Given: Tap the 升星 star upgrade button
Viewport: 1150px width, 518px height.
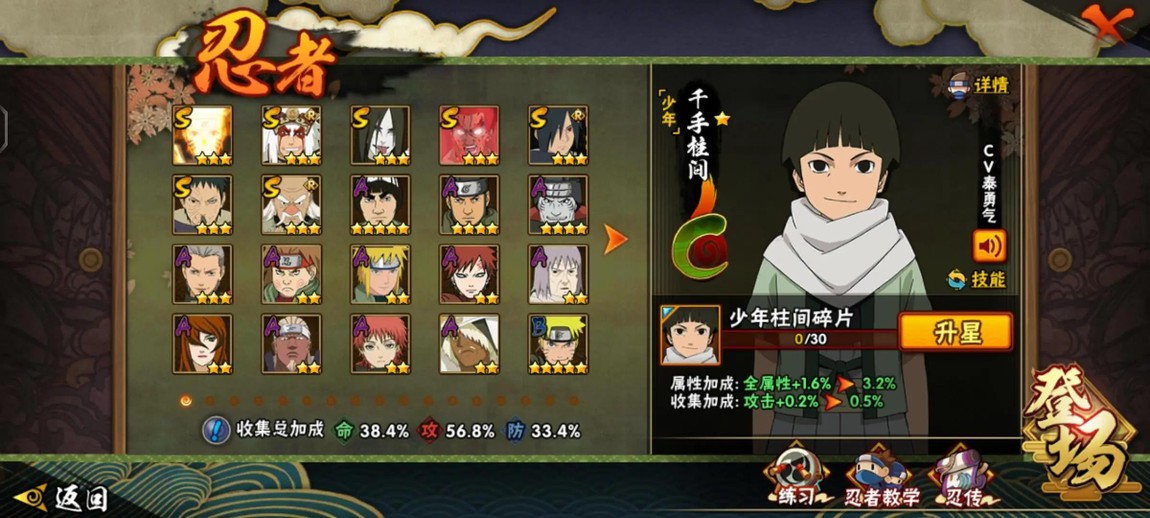Looking at the screenshot, I should [x=955, y=333].
